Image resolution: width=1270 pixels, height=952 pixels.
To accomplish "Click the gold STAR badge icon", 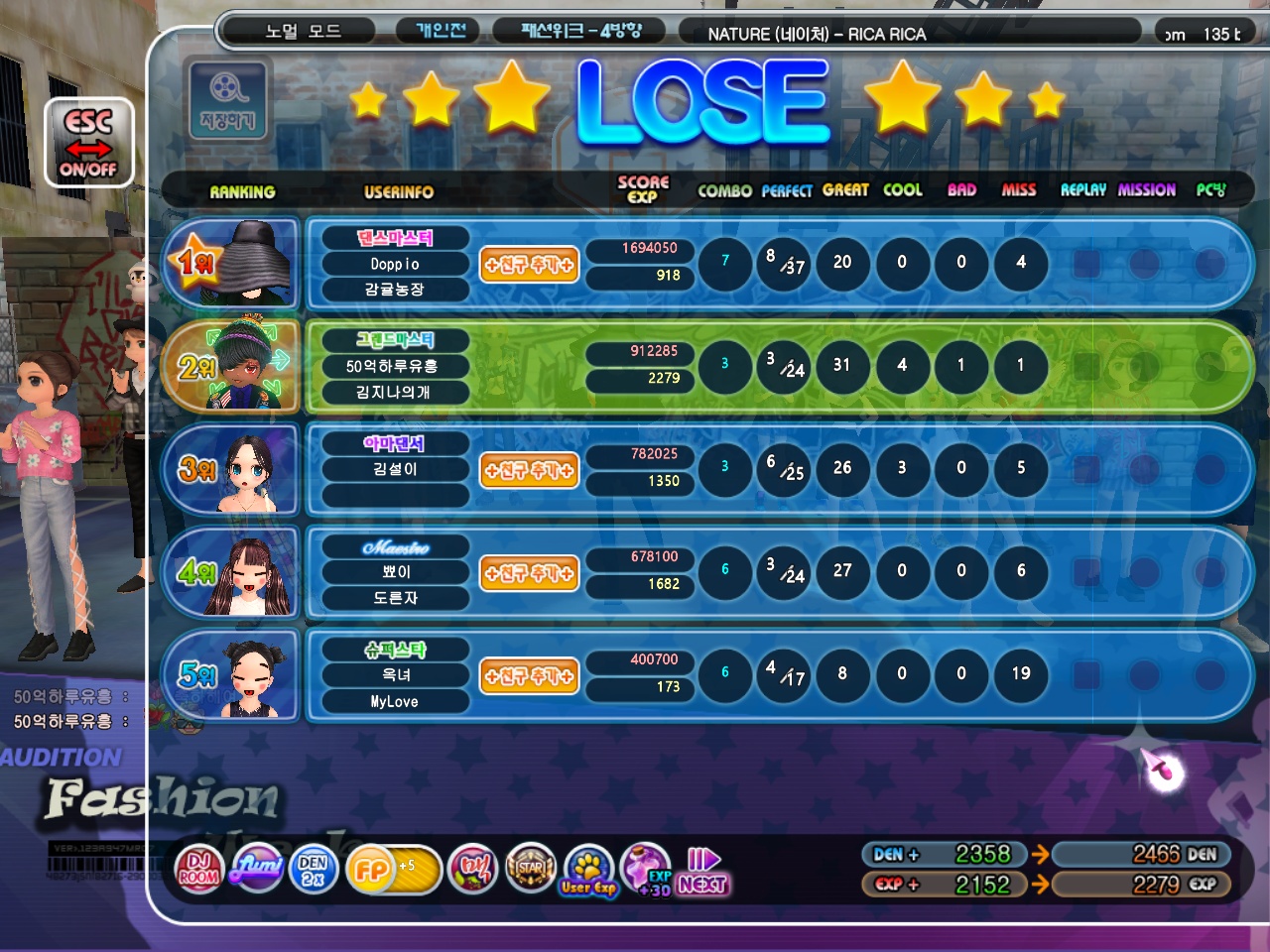I will pos(530,869).
